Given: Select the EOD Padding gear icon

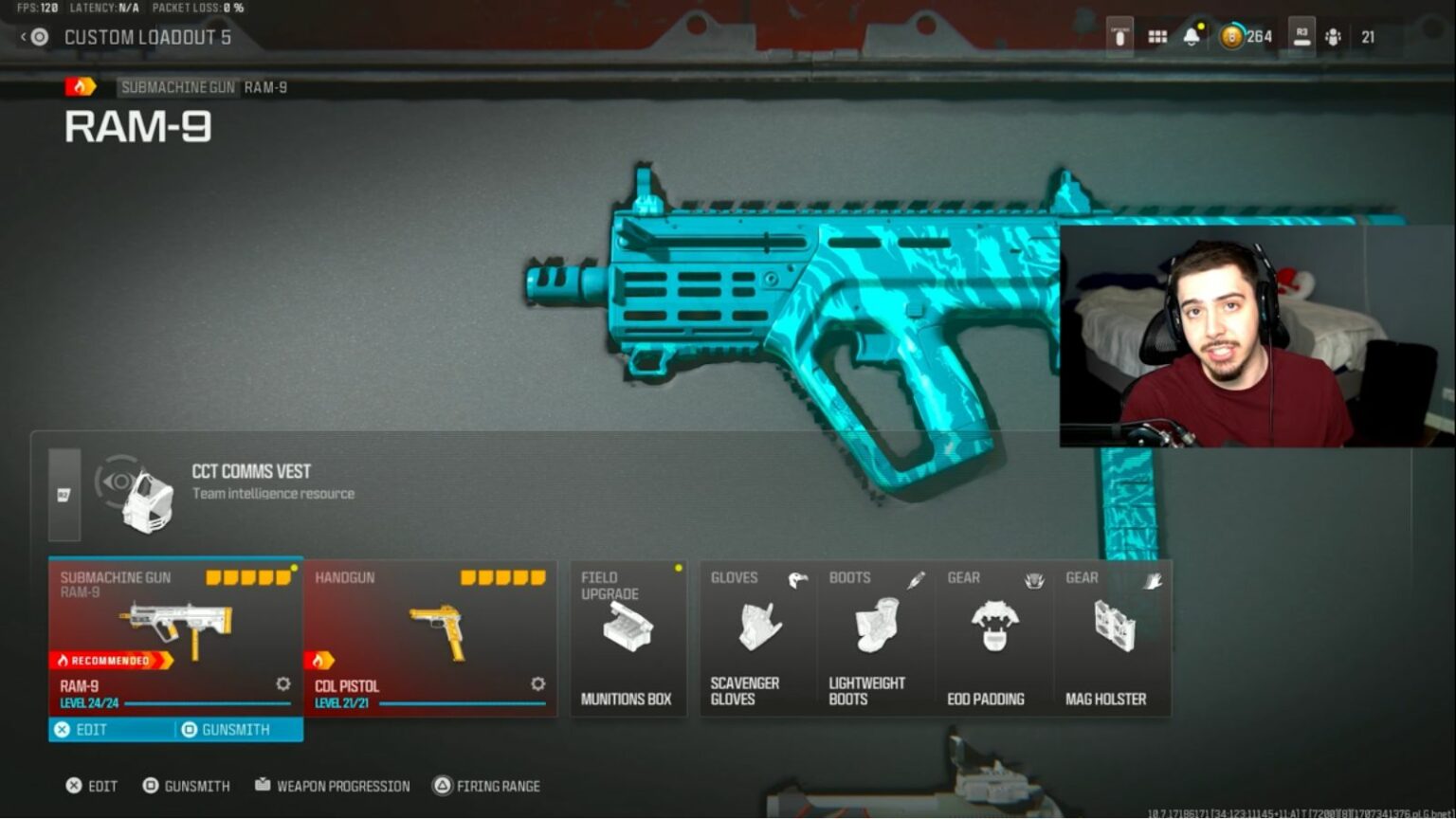Looking at the screenshot, I should pyautogui.click(x=992, y=626).
